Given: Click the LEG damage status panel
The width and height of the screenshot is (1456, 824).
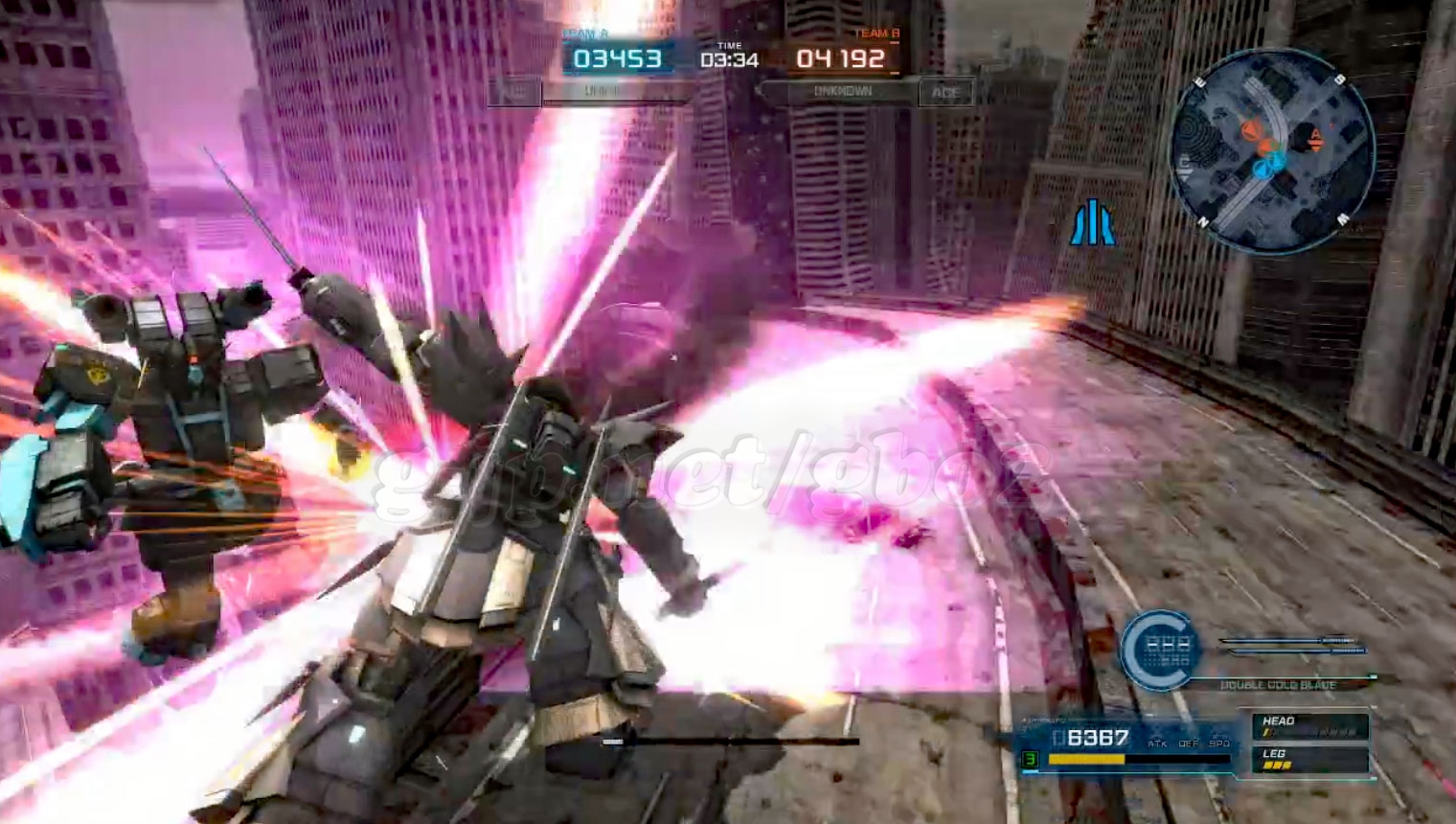Looking at the screenshot, I should (x=1309, y=760).
